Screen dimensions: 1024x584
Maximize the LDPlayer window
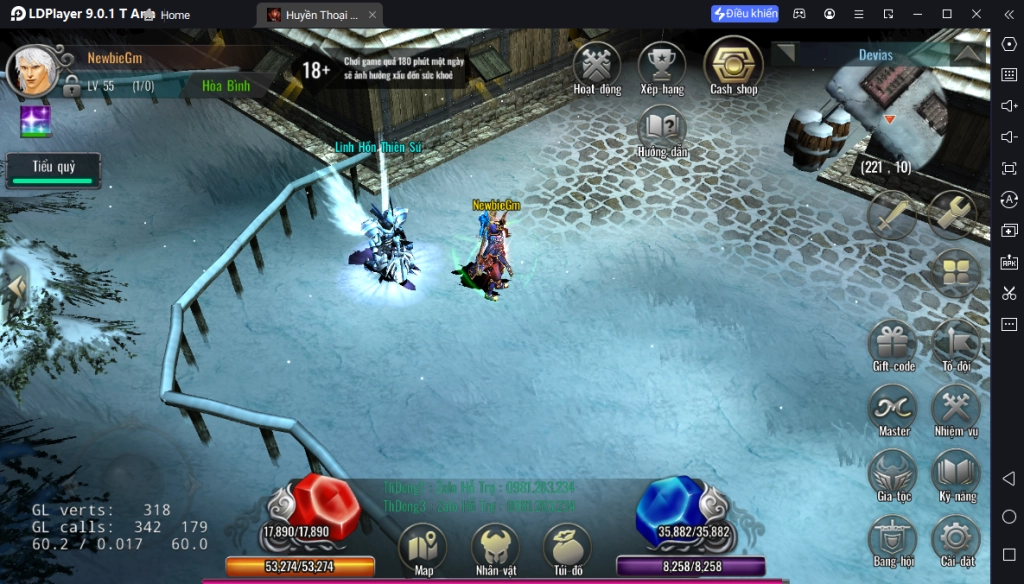[947, 14]
